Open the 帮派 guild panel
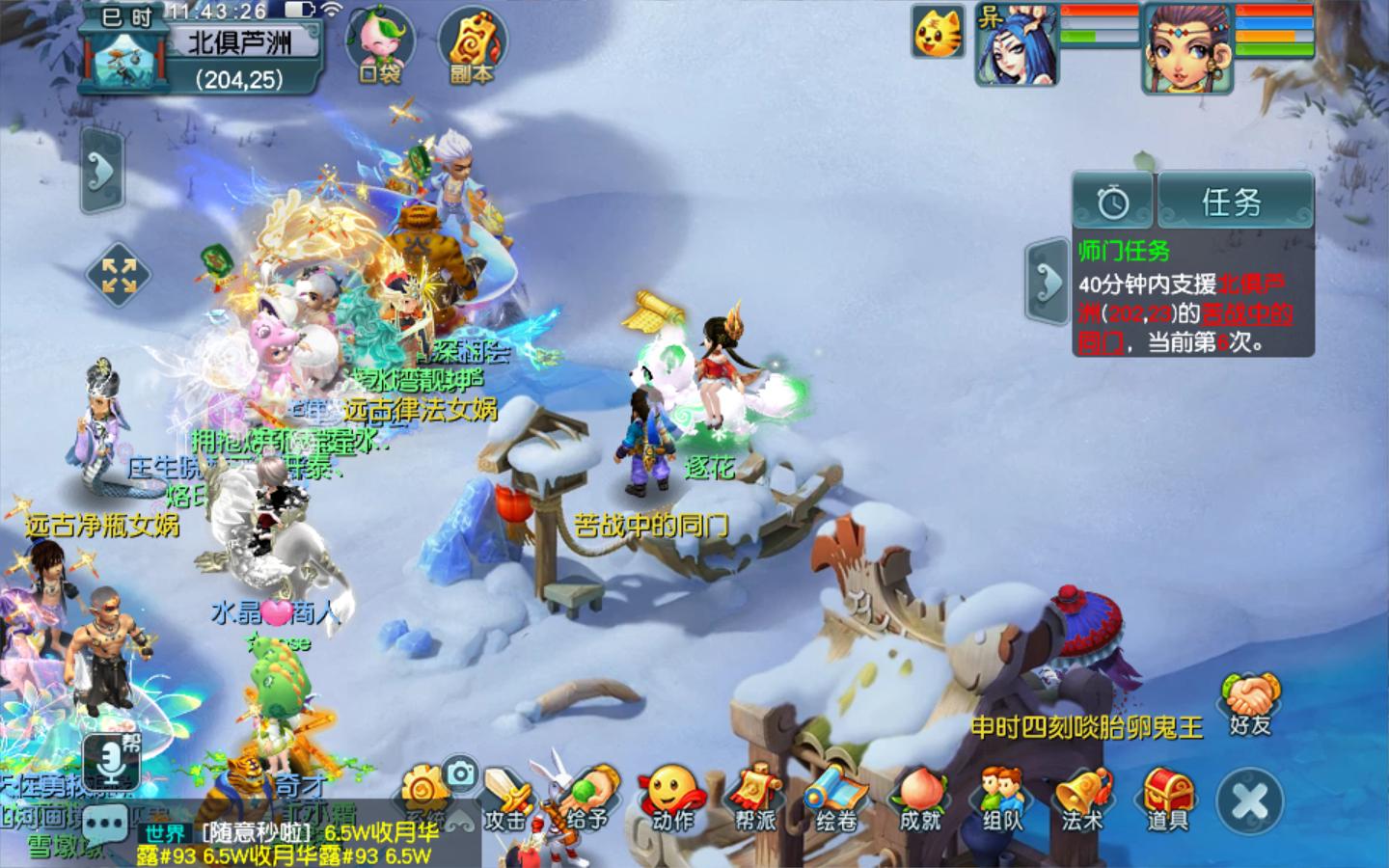 click(x=755, y=800)
